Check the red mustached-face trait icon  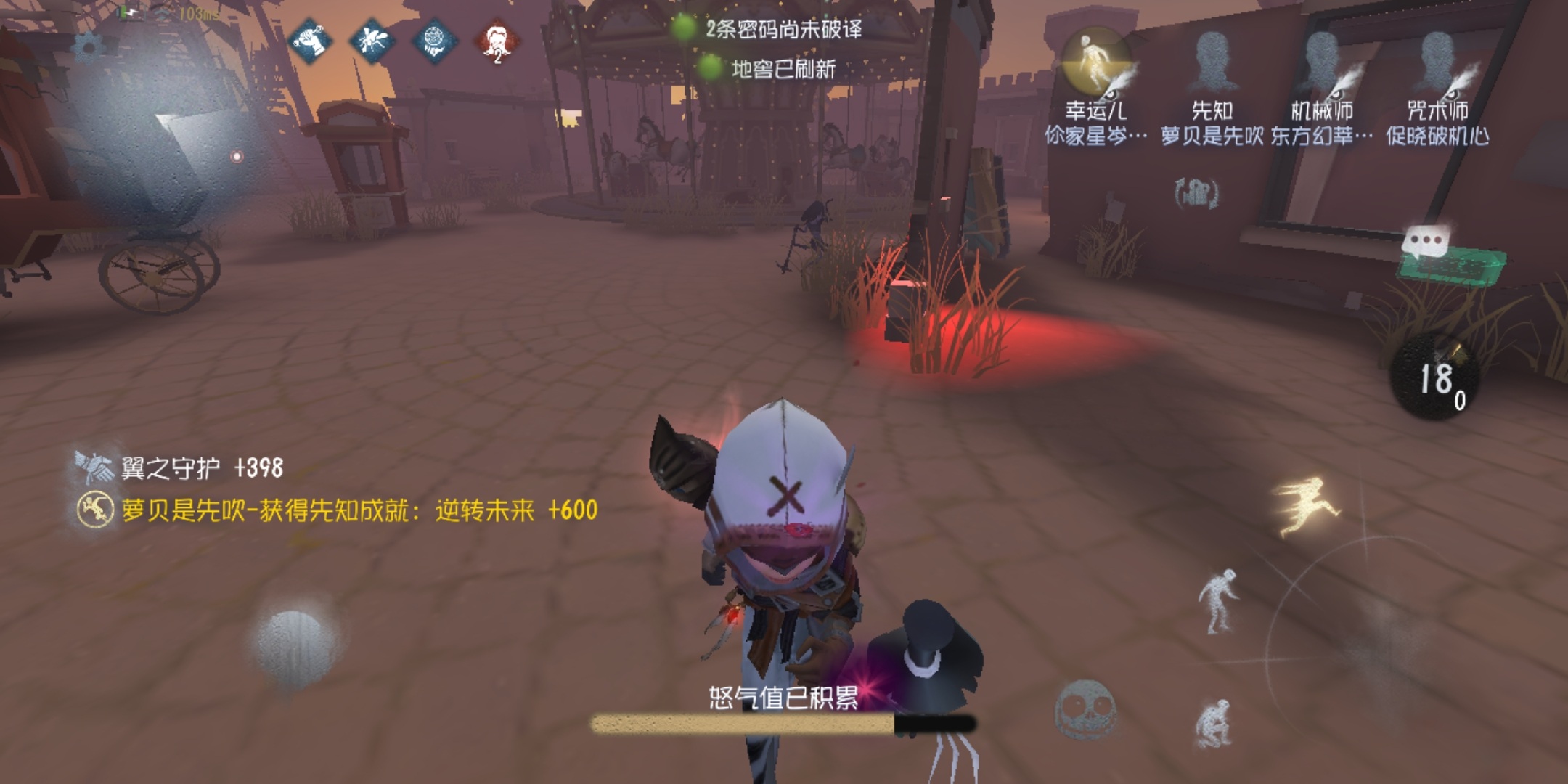pyautogui.click(x=497, y=42)
